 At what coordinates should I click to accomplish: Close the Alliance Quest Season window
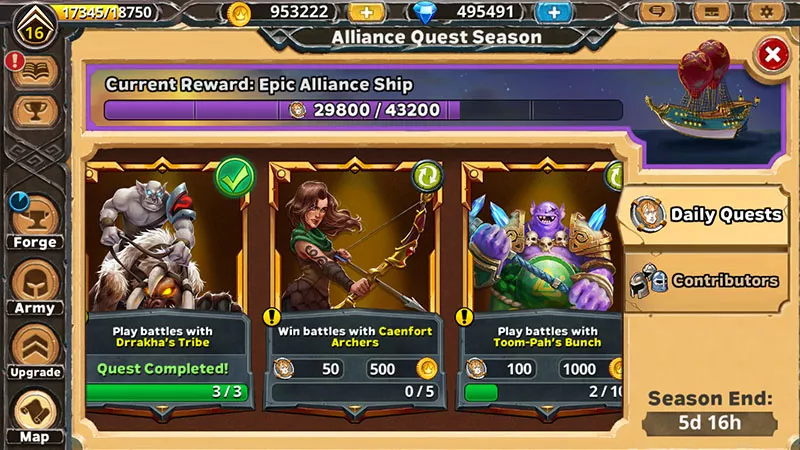pos(771,56)
